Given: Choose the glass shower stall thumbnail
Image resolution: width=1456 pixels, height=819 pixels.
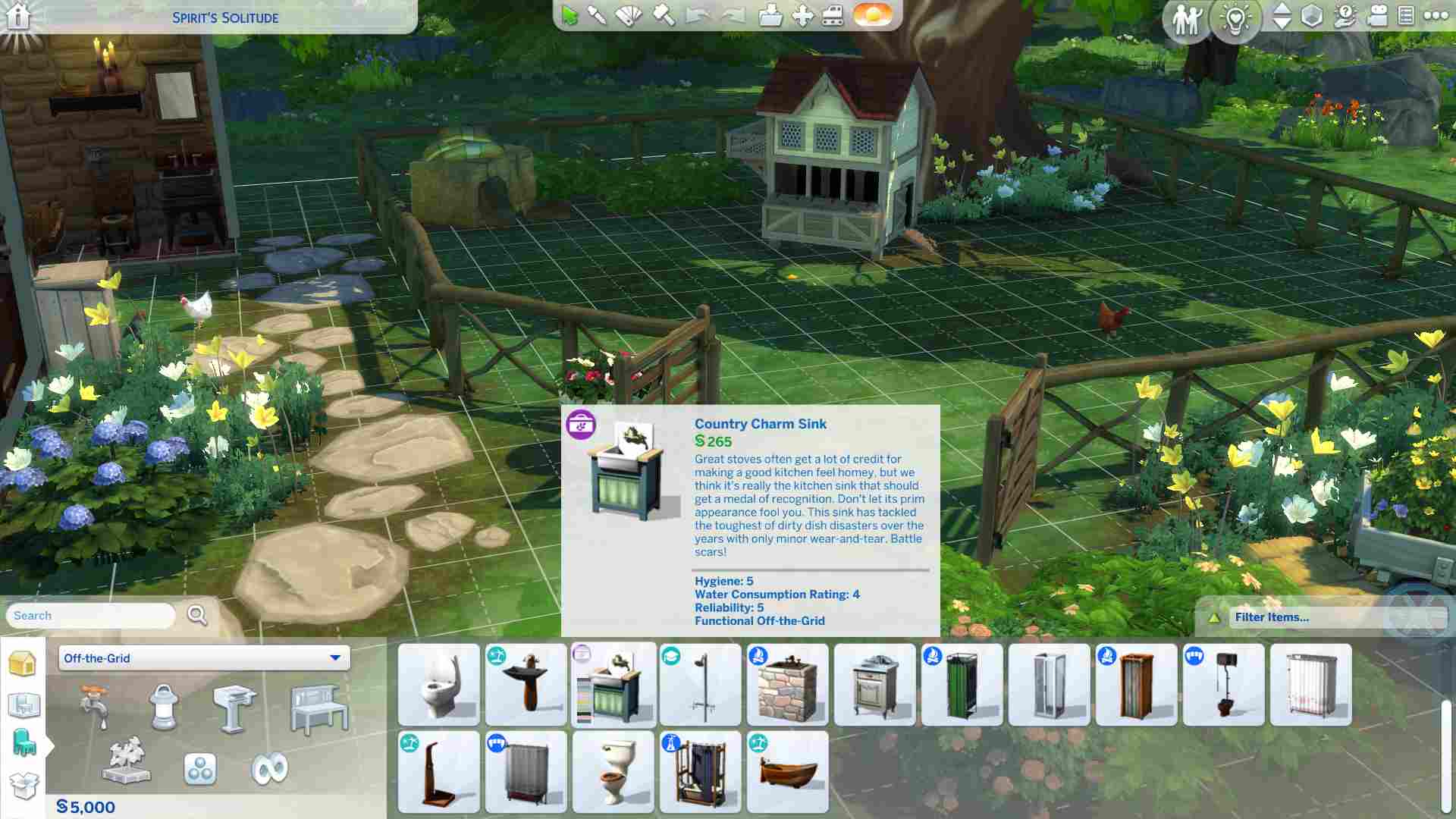Looking at the screenshot, I should (1049, 685).
